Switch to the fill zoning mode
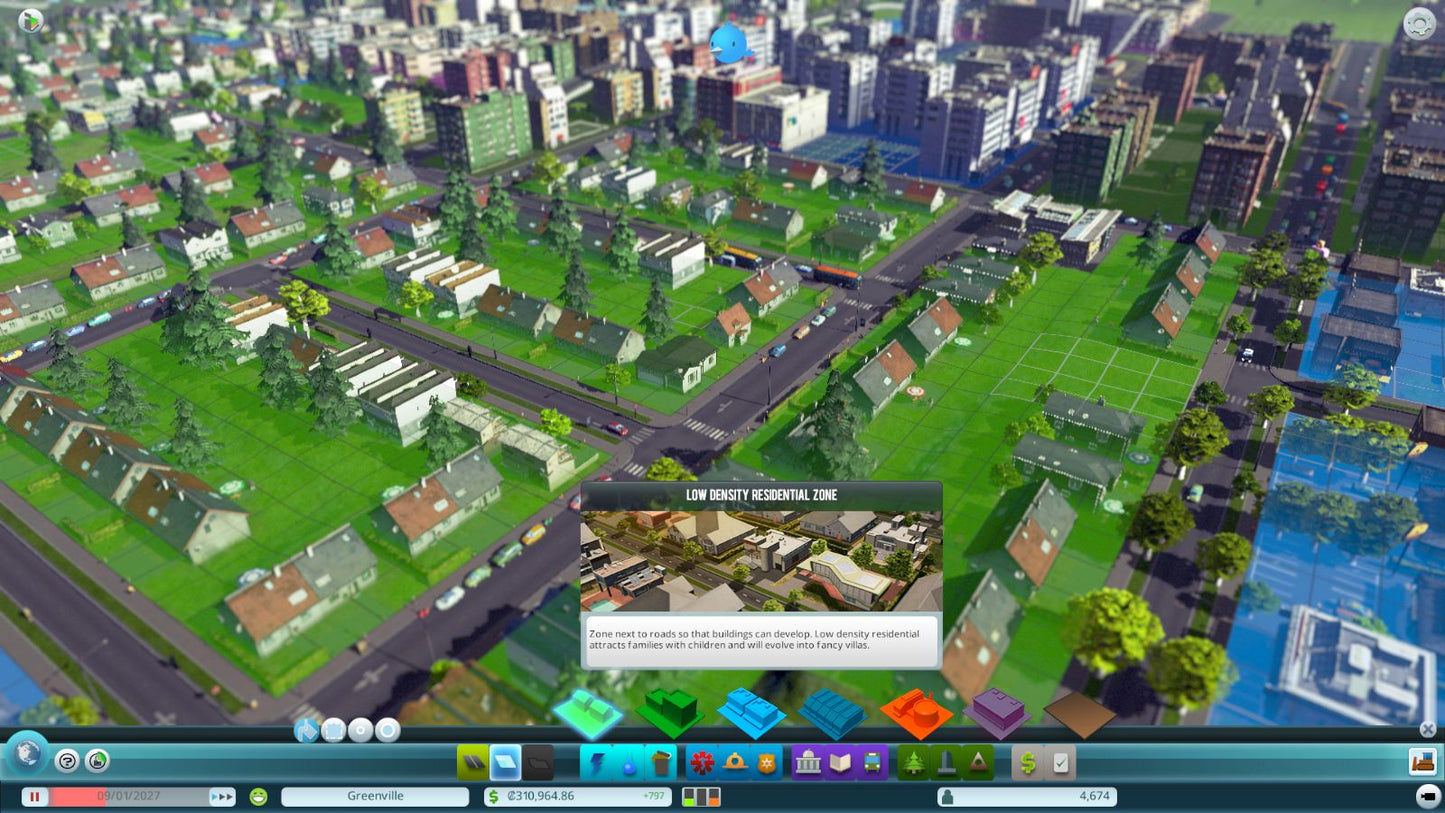This screenshot has height=813, width=1445. (307, 731)
